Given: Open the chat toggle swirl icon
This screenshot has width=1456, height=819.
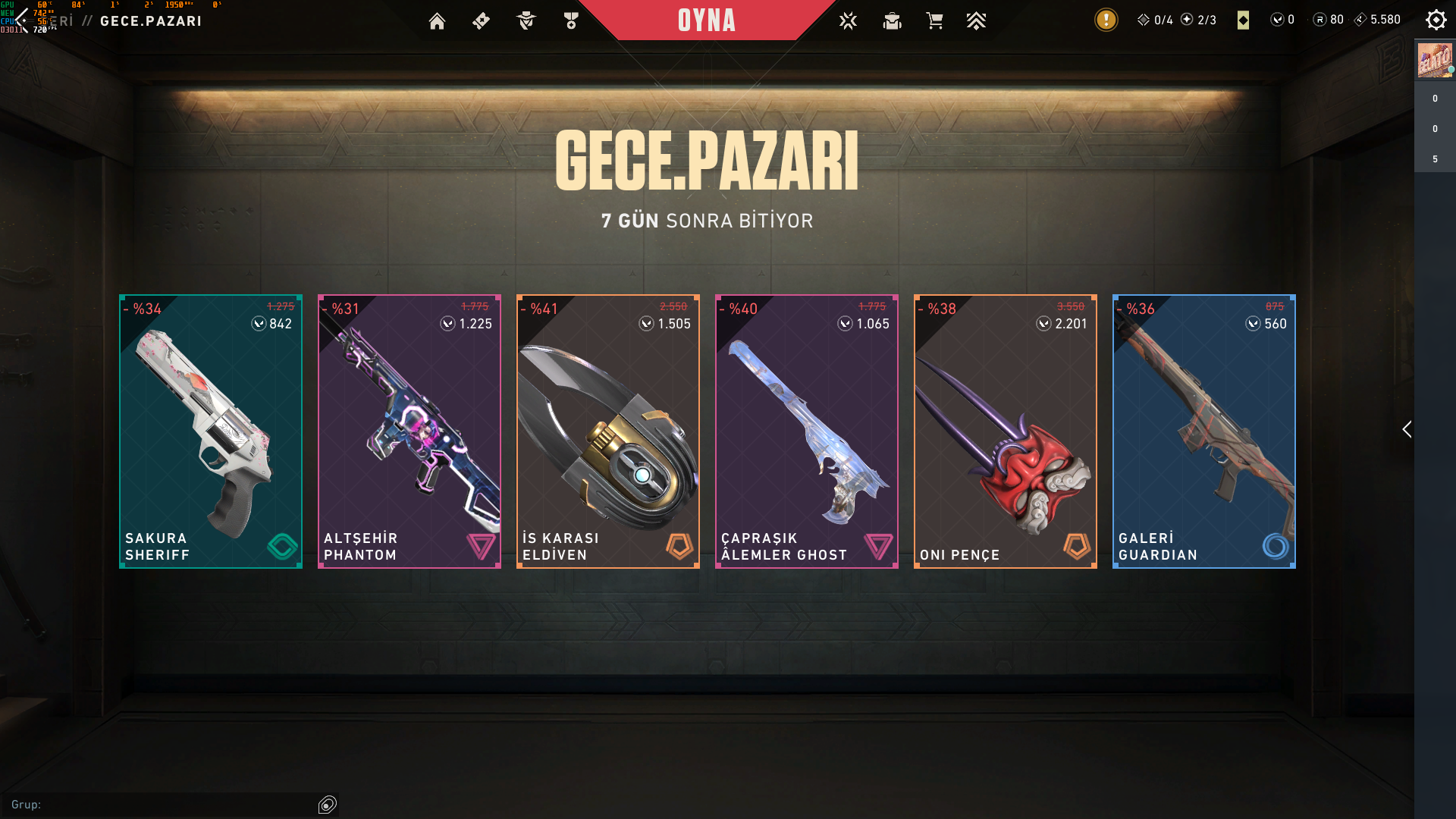Looking at the screenshot, I should pos(328,805).
